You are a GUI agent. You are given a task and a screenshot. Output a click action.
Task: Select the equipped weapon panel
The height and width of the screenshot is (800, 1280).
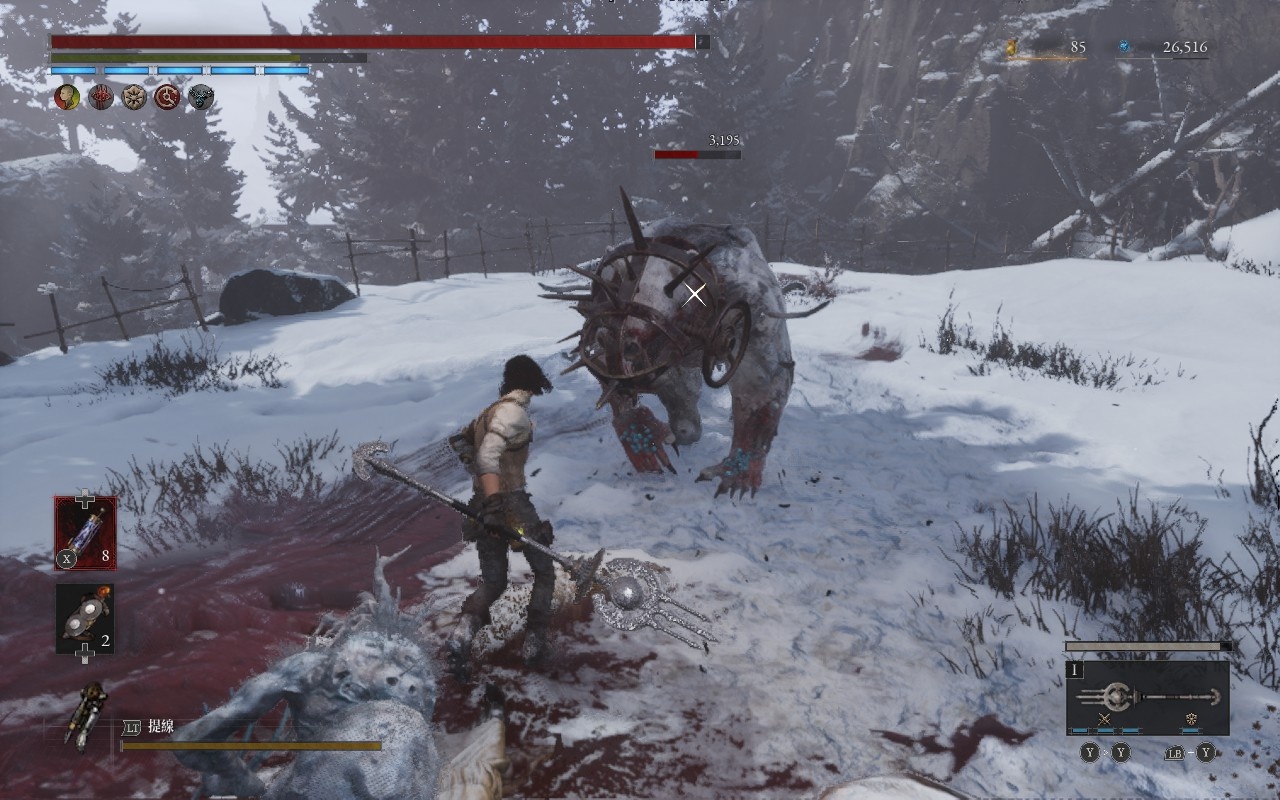(1147, 697)
